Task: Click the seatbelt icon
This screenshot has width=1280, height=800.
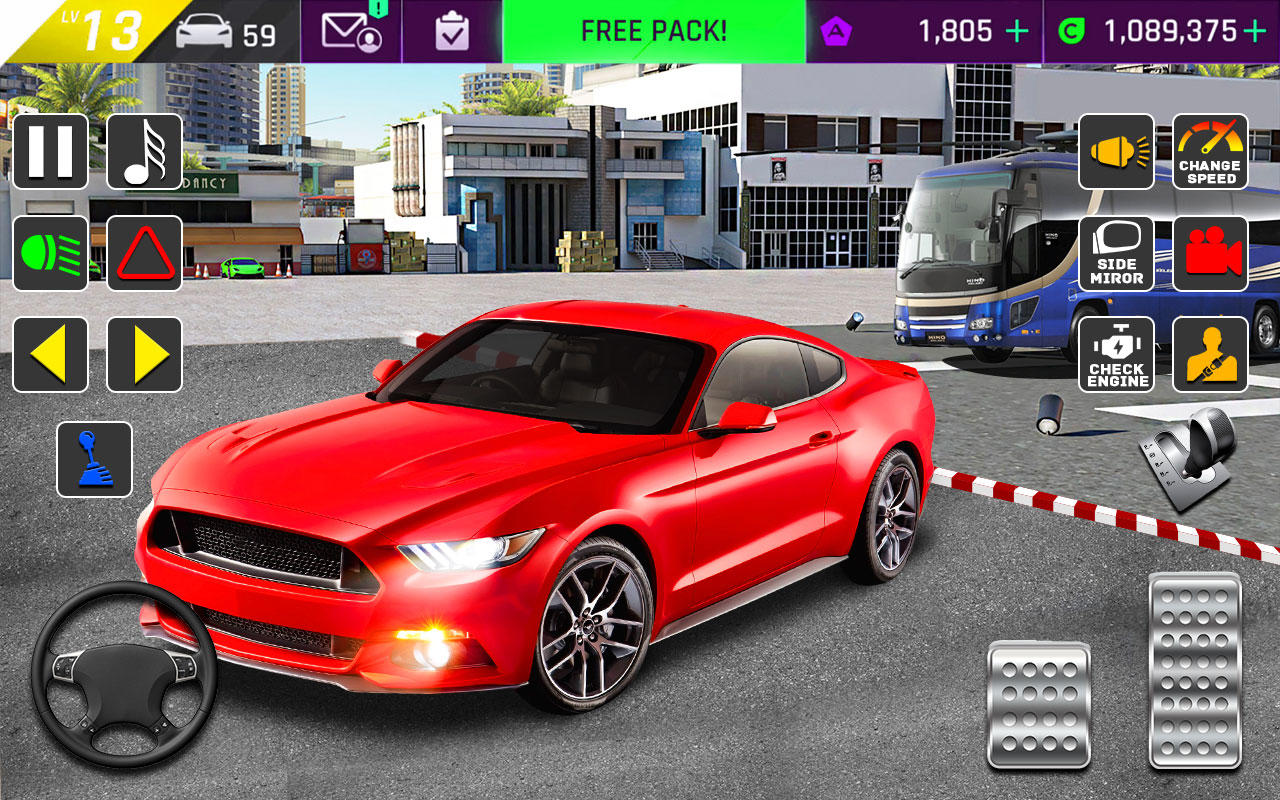Action: (1210, 355)
